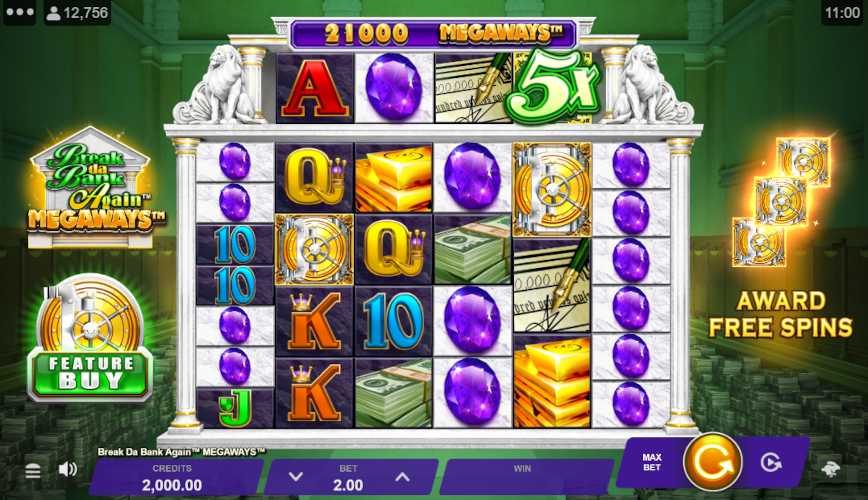The width and height of the screenshot is (868, 500).
Task: Toggle the sound speaker icon
Action: coord(68,469)
